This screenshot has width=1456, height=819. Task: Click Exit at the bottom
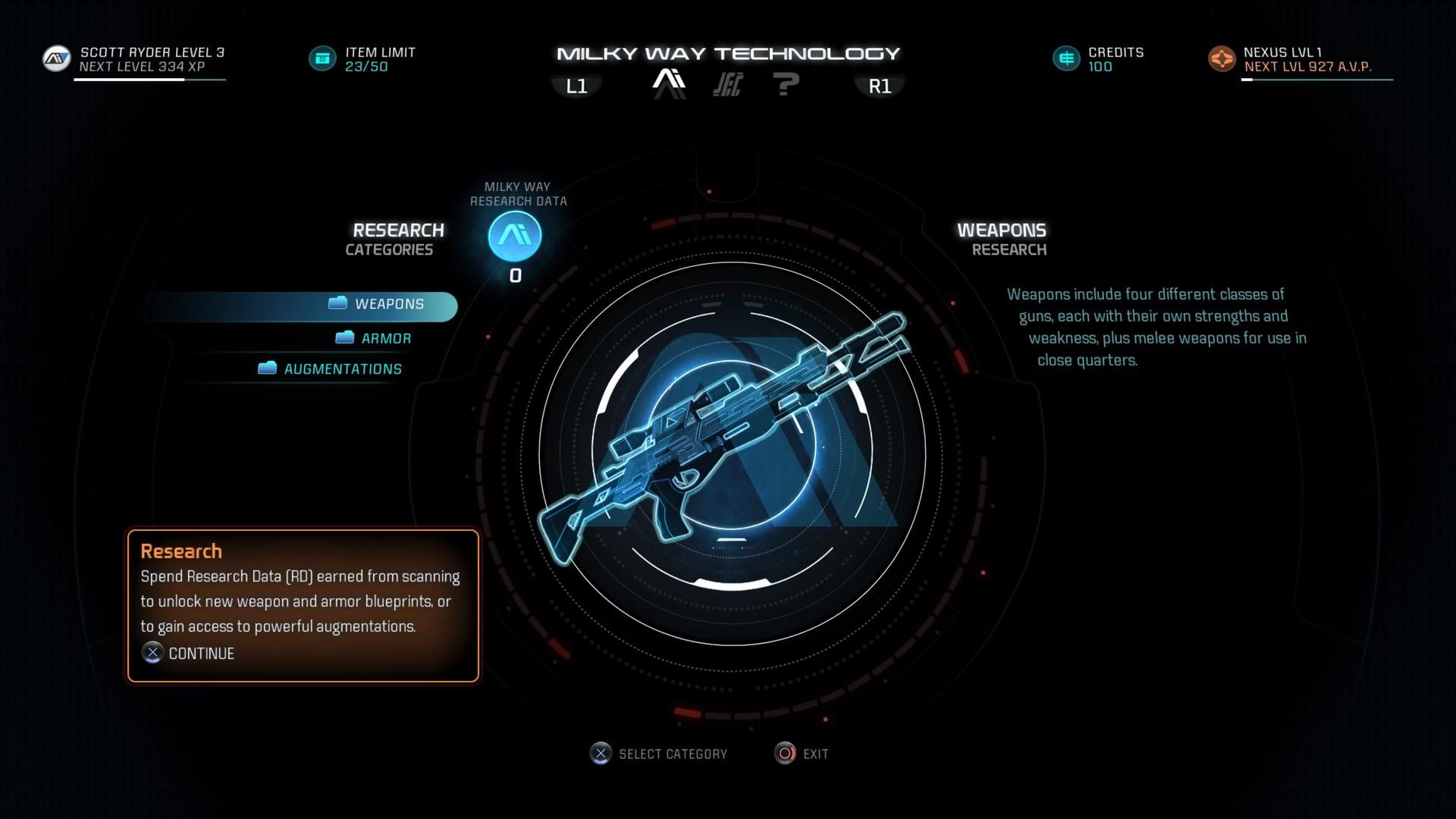click(x=802, y=753)
